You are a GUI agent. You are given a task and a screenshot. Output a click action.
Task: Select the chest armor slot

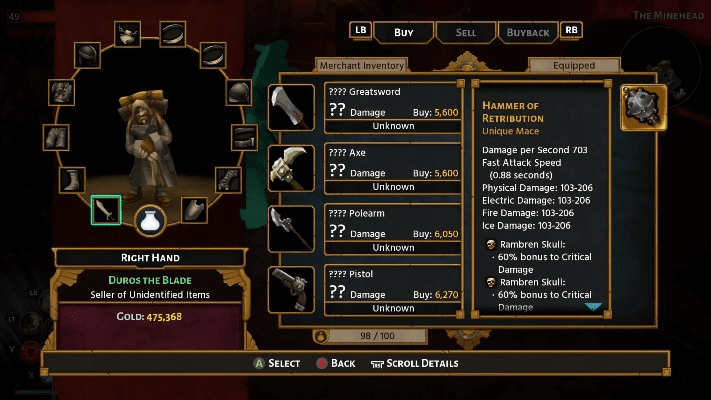coord(62,93)
